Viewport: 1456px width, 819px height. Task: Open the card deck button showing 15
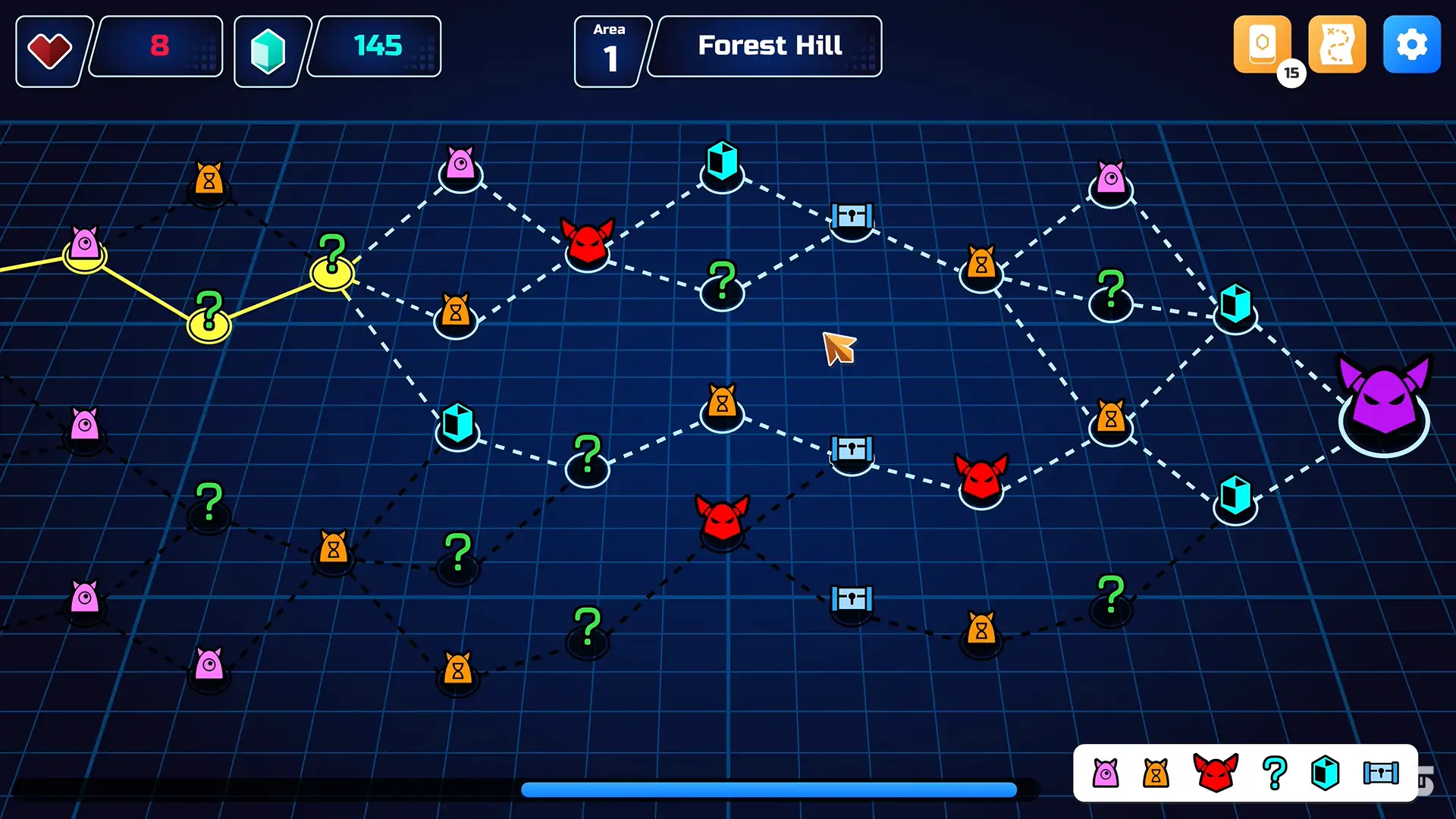pyautogui.click(x=1262, y=45)
